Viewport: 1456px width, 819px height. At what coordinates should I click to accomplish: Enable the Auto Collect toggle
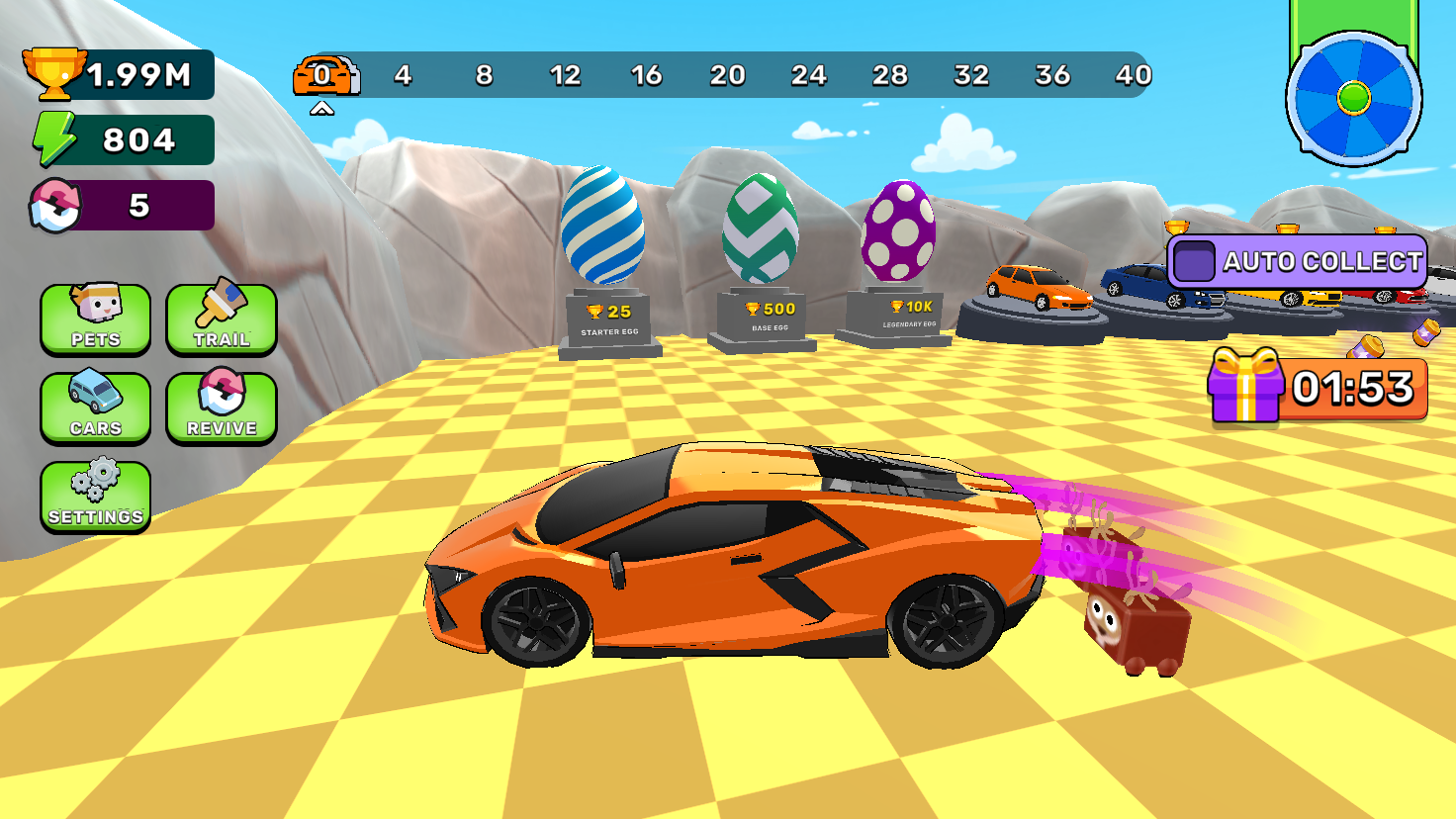click(x=1195, y=262)
